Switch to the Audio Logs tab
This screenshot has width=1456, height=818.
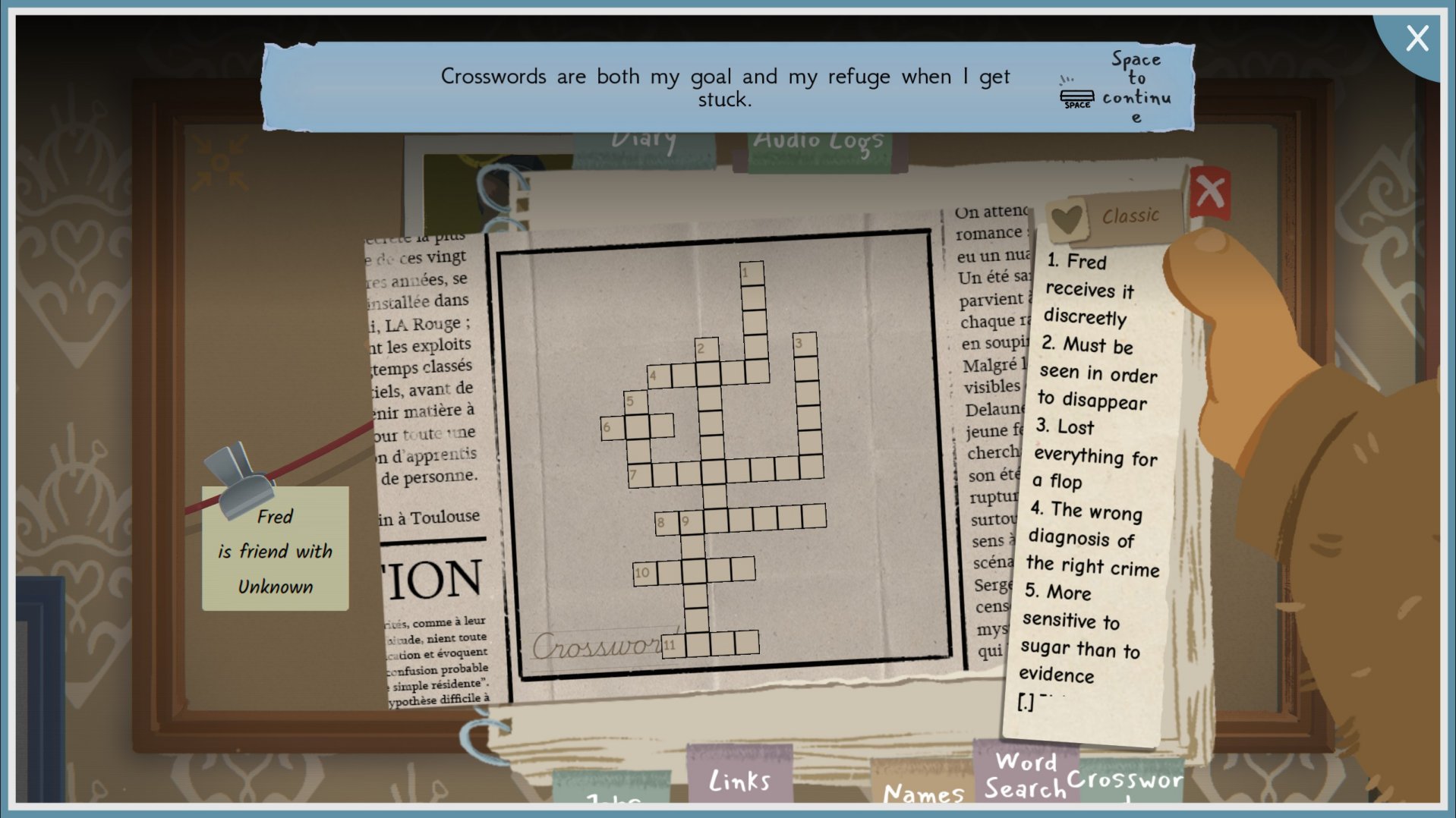818,146
